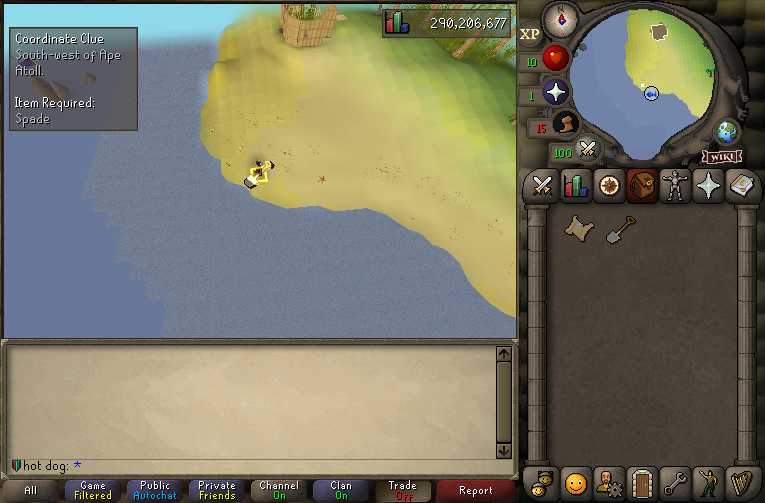
Task: Switch to the Music harp tab
Action: pos(742,483)
